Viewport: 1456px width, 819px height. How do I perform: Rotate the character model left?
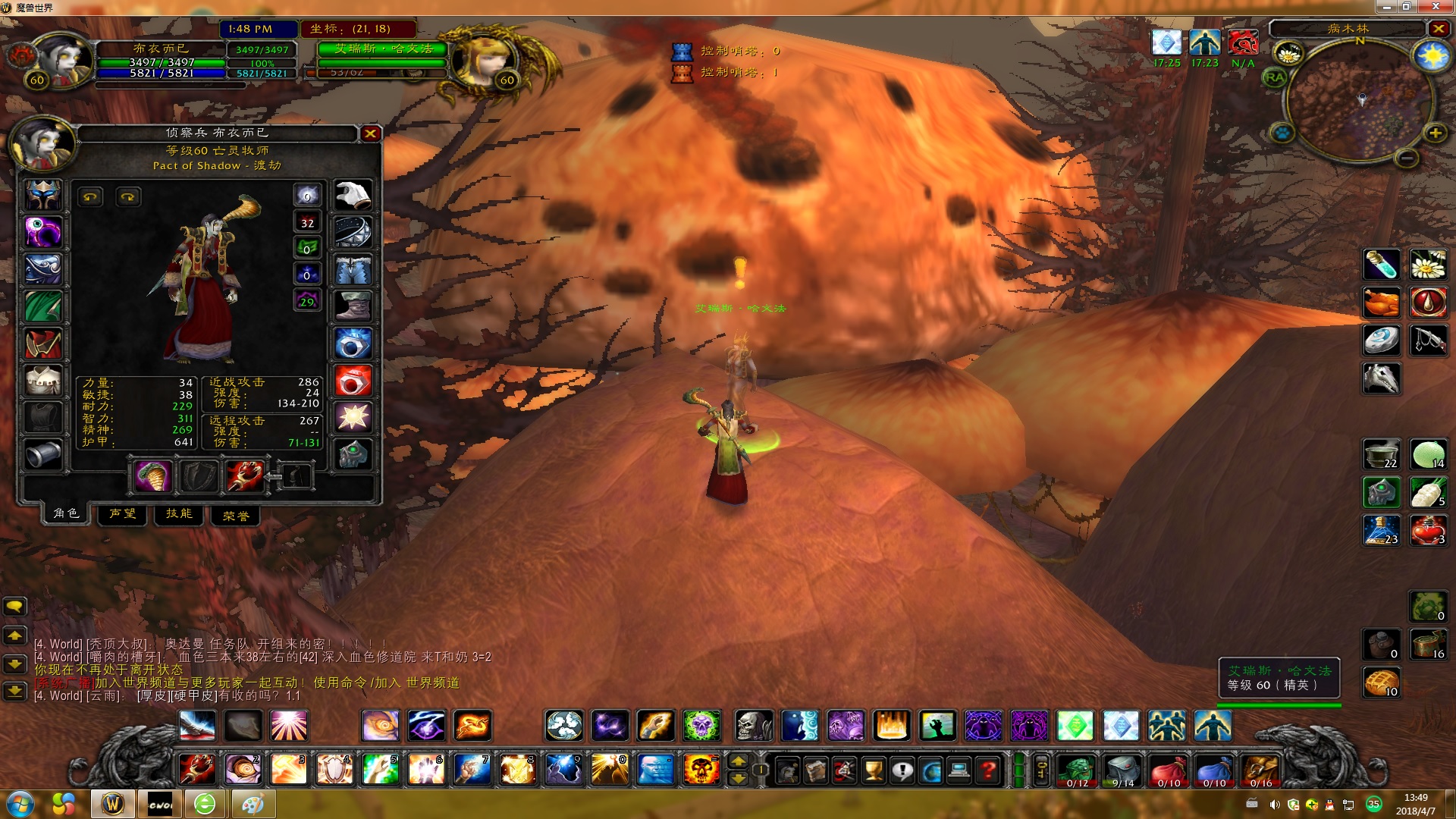pyautogui.click(x=90, y=197)
